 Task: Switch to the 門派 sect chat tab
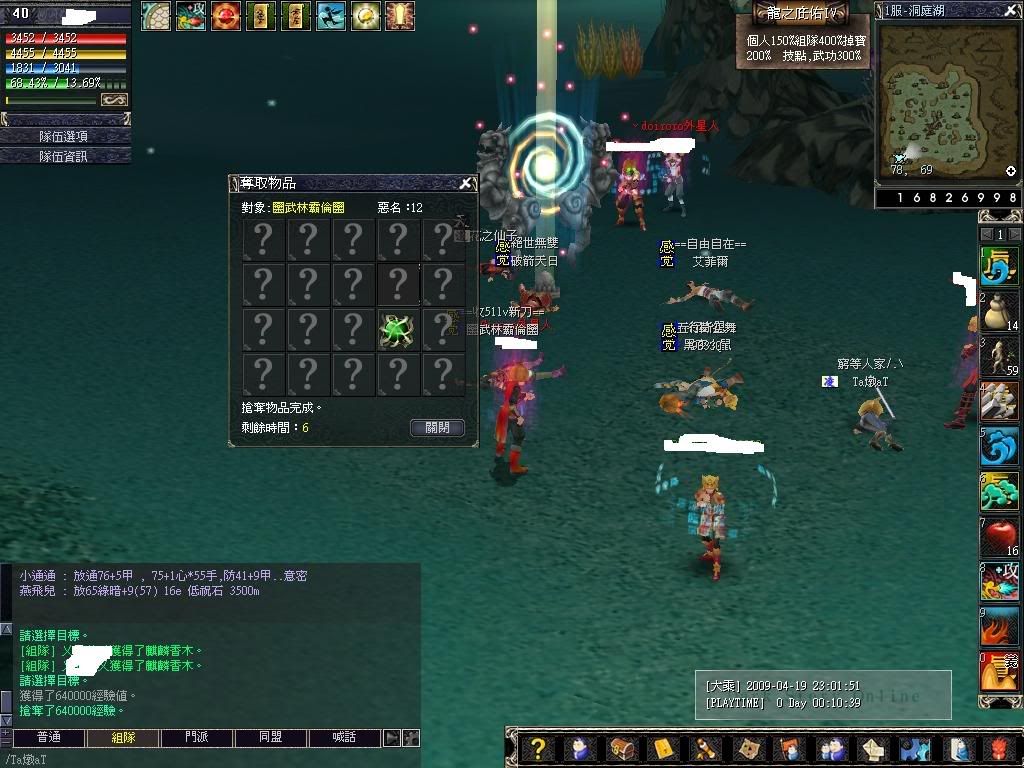(197, 737)
